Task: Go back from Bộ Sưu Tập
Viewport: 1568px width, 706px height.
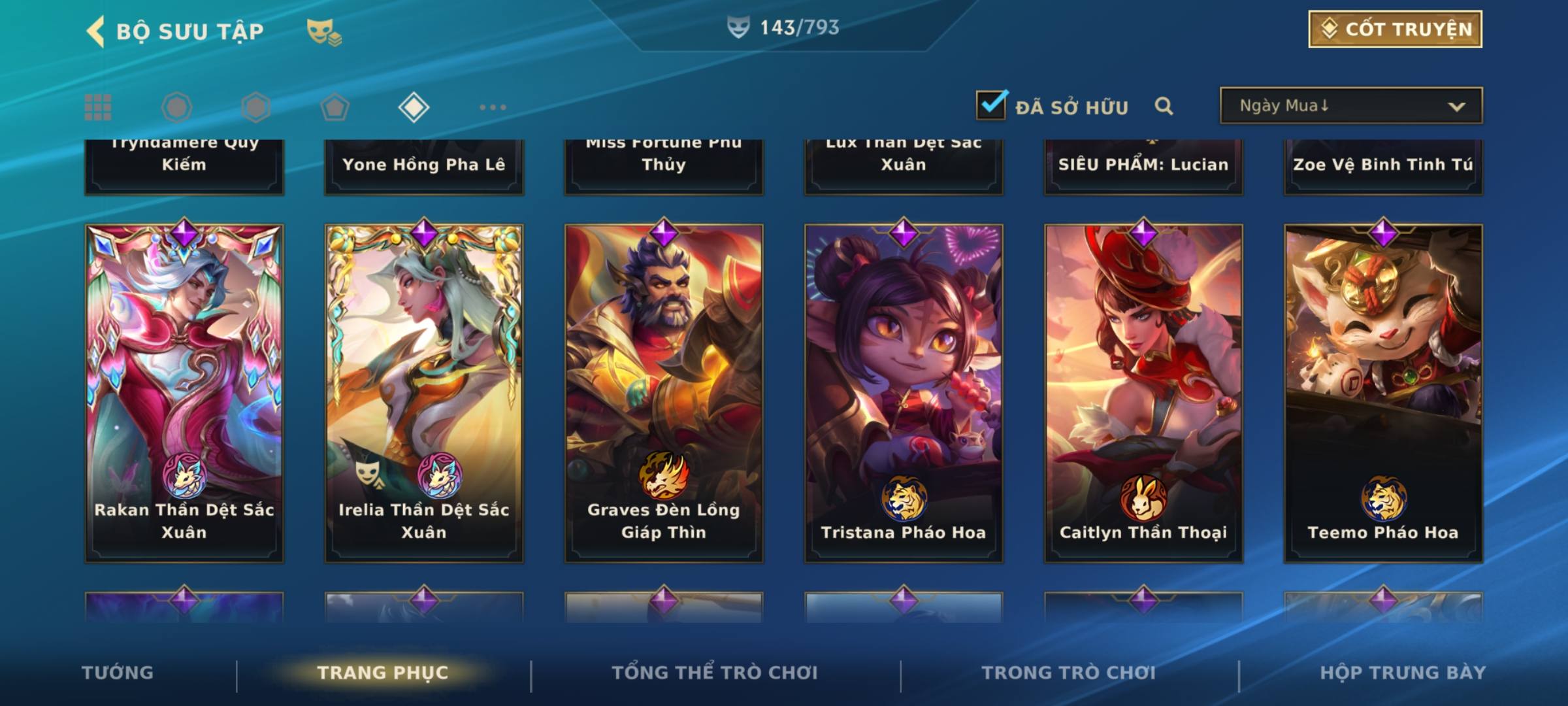Action: (x=97, y=31)
